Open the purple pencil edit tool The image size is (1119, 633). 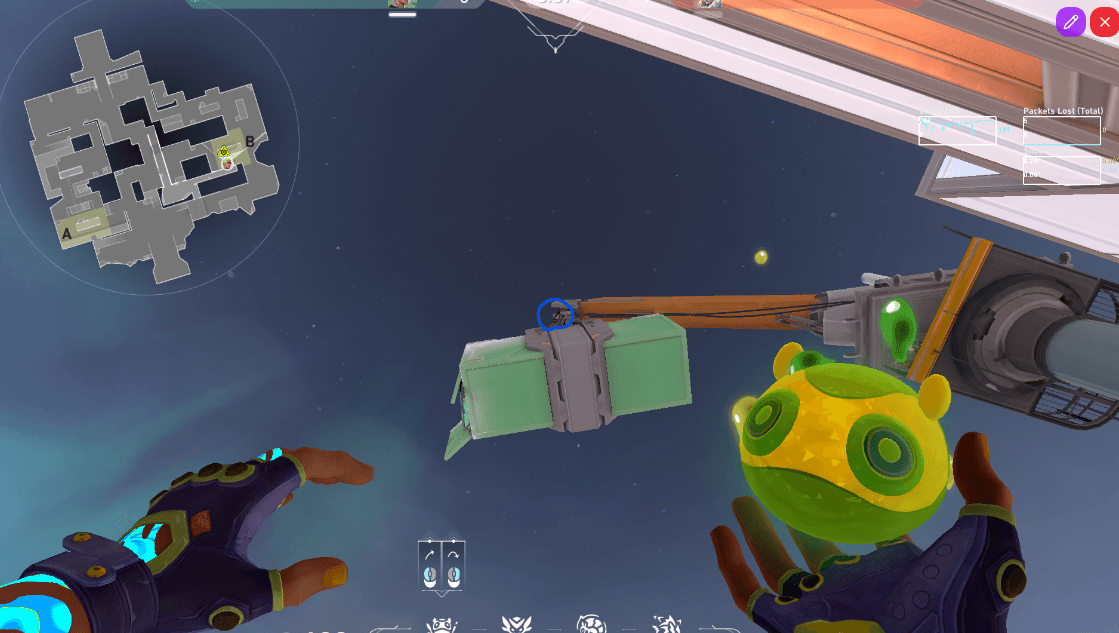[1070, 22]
